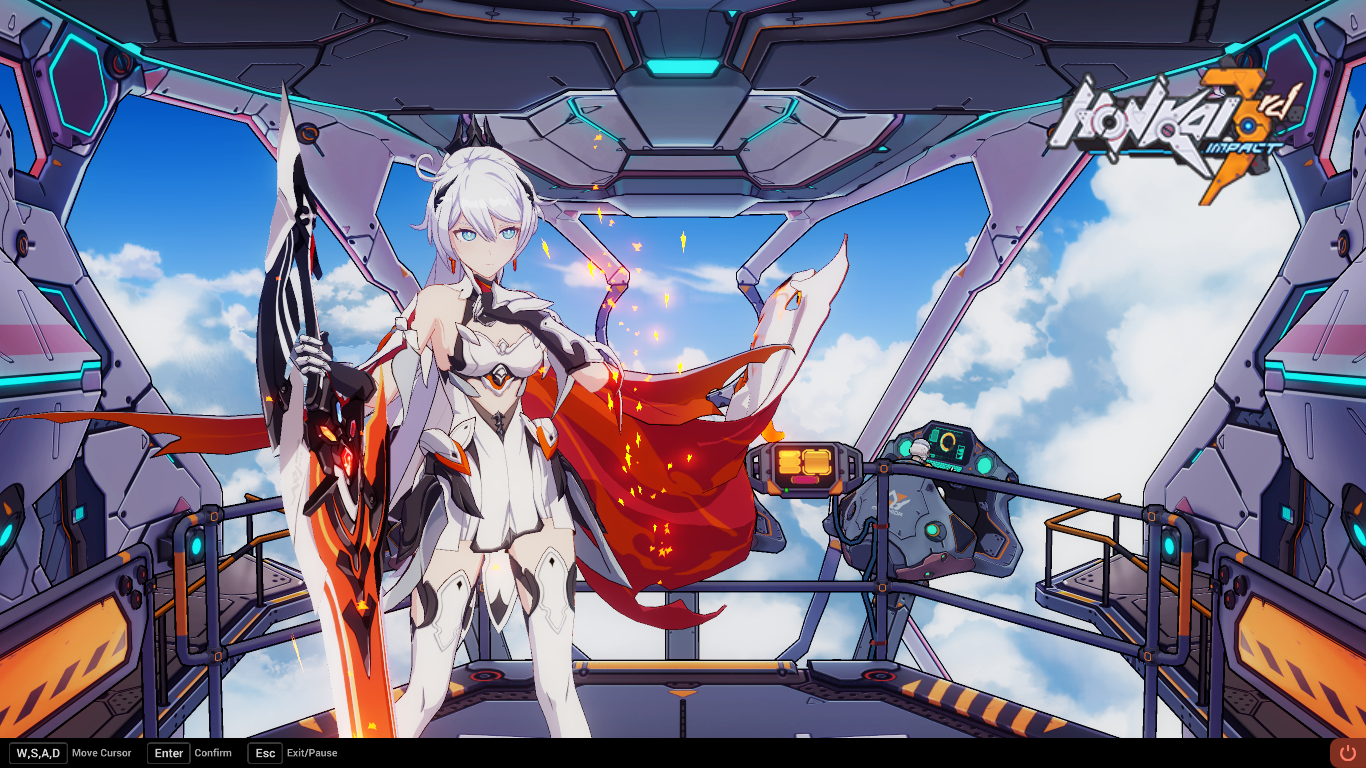Click the Confirm label

(x=213, y=753)
